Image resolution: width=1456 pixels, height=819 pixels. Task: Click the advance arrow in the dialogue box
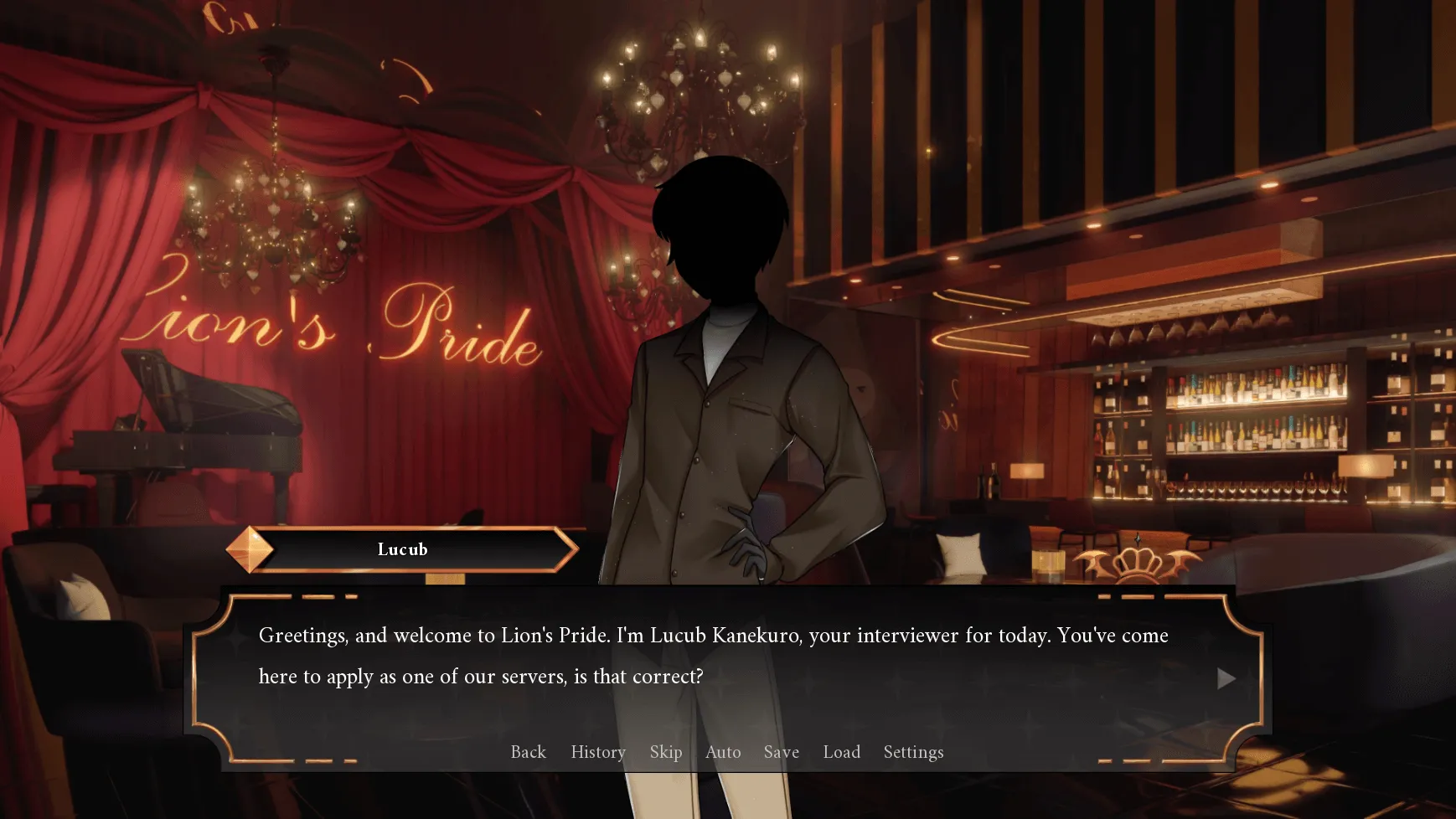tap(1226, 679)
